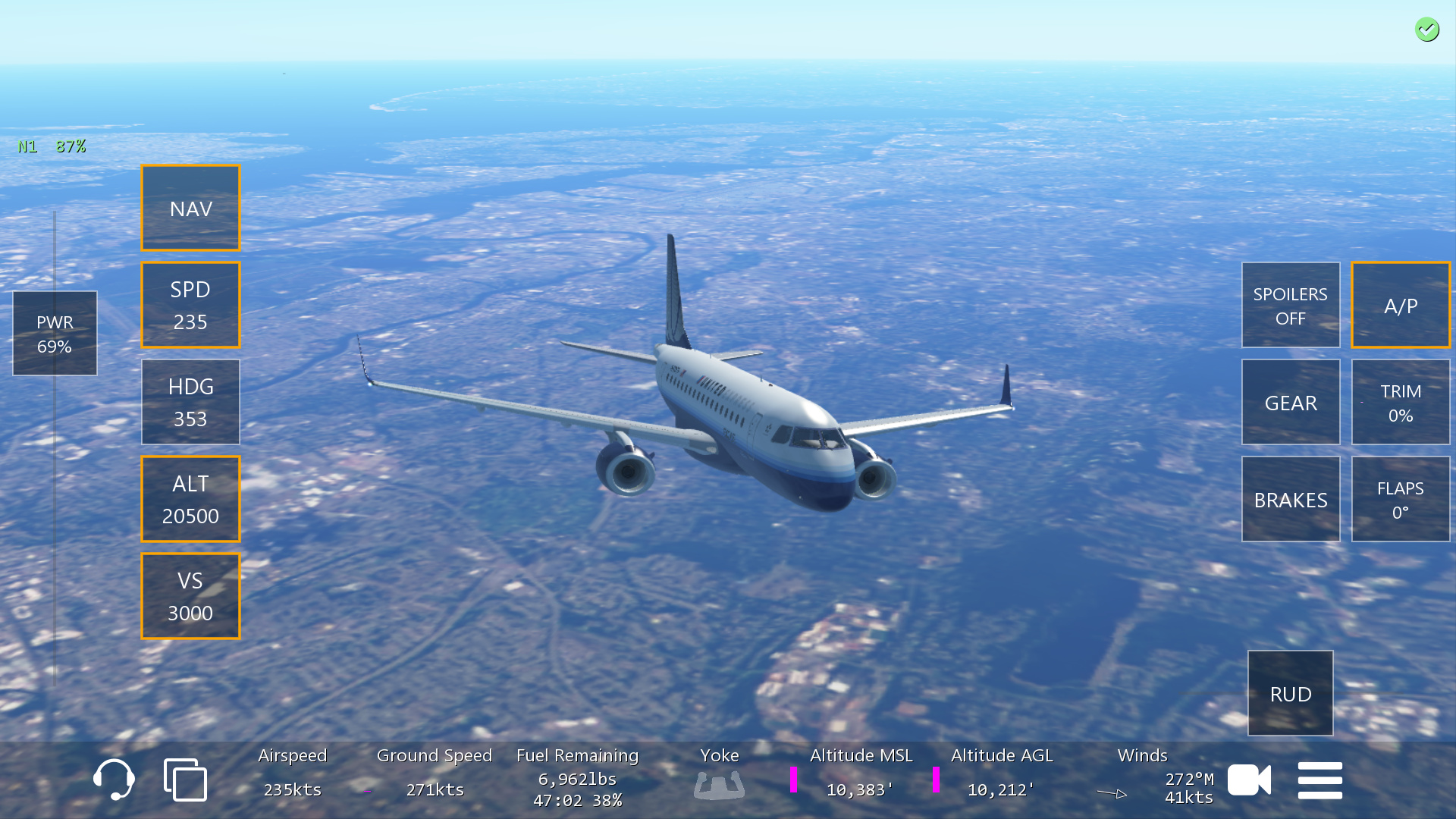Switch camera view with camera icon
This screenshot has height=819, width=1456.
[x=1249, y=780]
